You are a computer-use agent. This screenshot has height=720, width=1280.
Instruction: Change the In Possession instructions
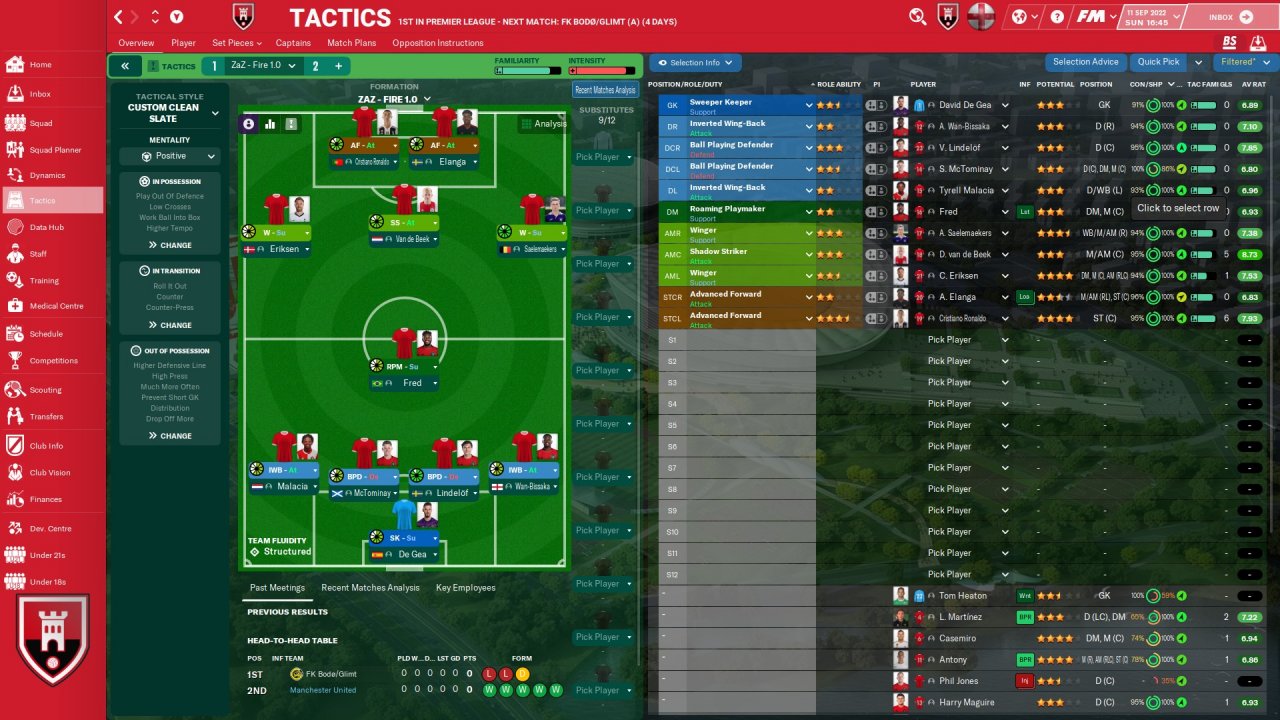[170, 245]
